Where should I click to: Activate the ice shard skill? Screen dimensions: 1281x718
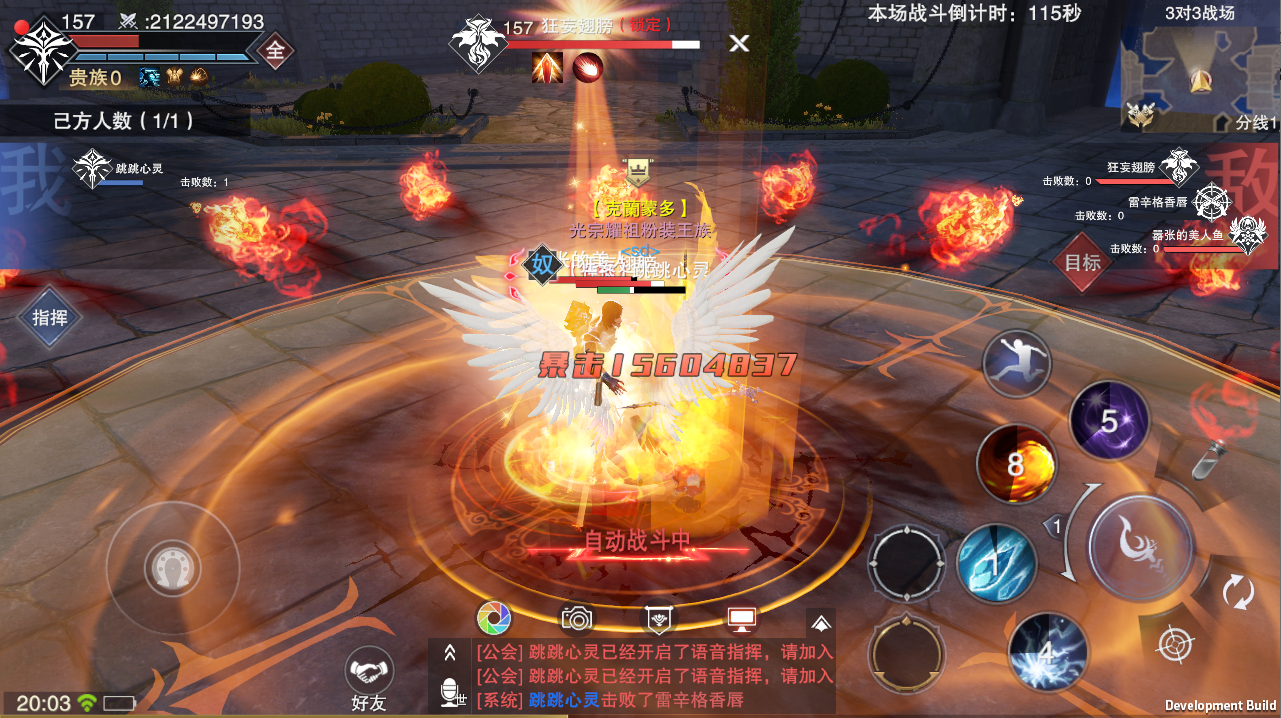point(996,563)
